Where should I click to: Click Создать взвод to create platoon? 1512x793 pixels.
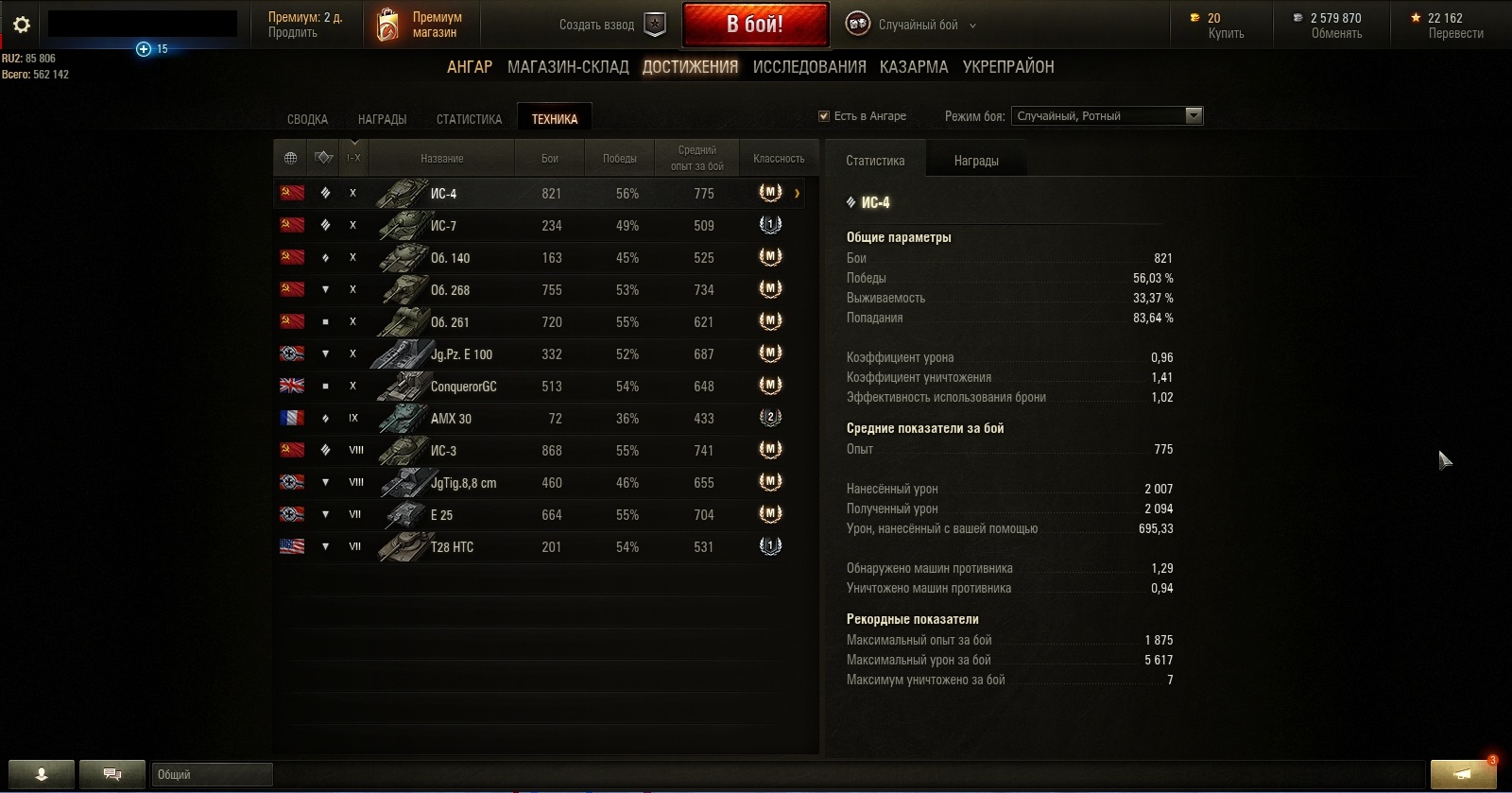[612, 25]
